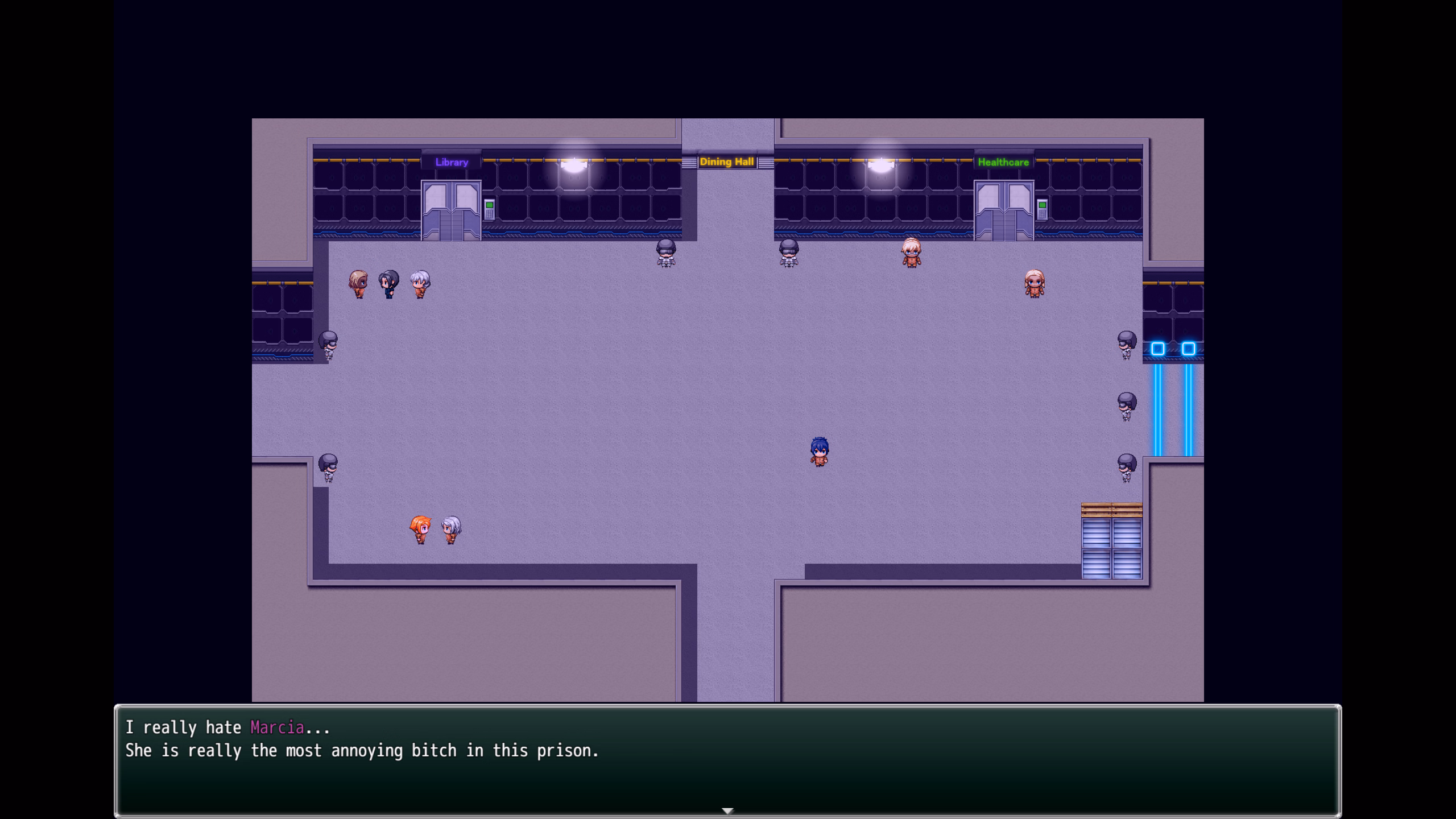Open the Healthcare elevator door
Image resolution: width=1456 pixels, height=819 pixels.
click(x=1004, y=210)
